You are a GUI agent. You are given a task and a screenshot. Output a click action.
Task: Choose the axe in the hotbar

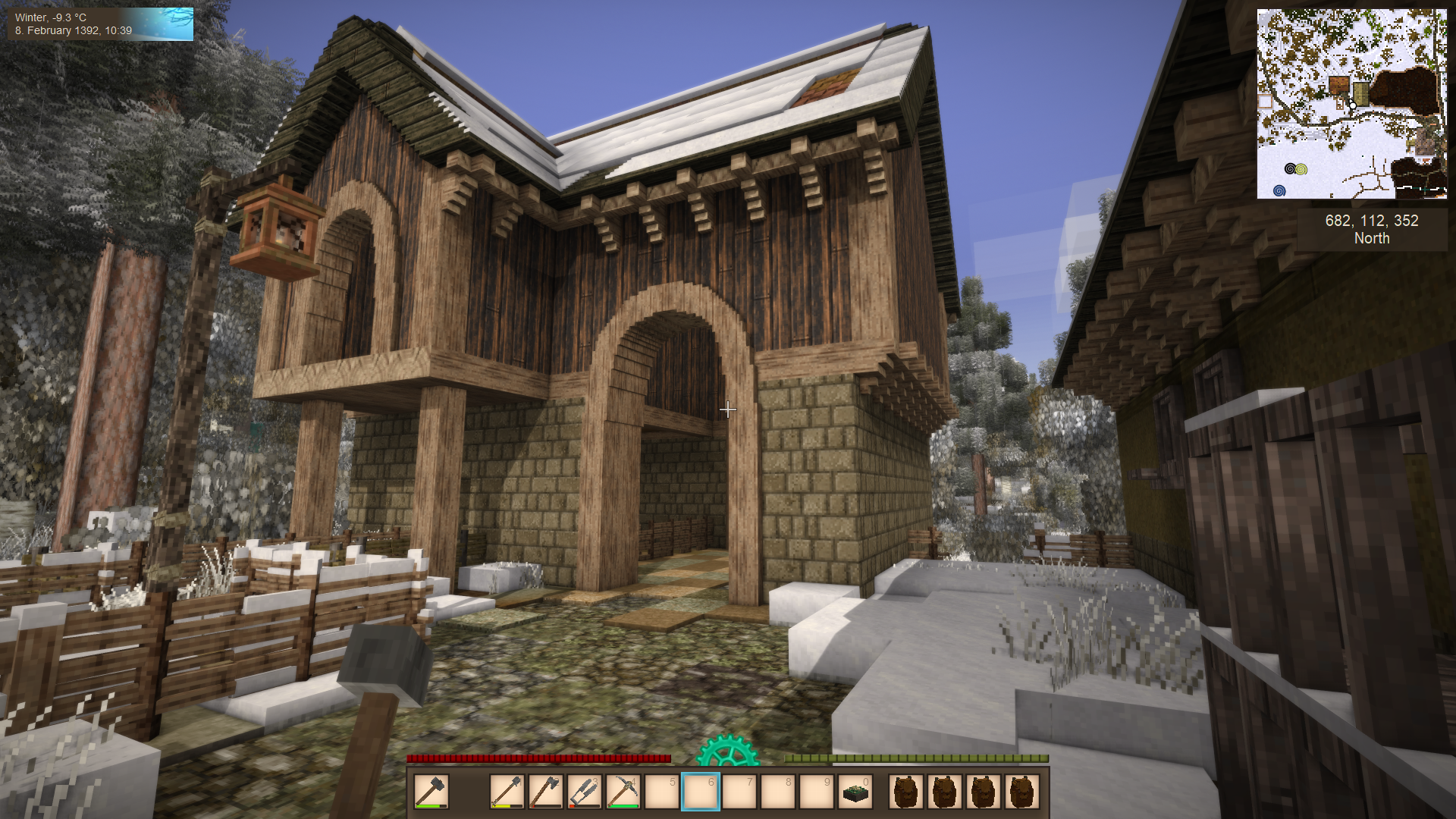click(x=545, y=792)
